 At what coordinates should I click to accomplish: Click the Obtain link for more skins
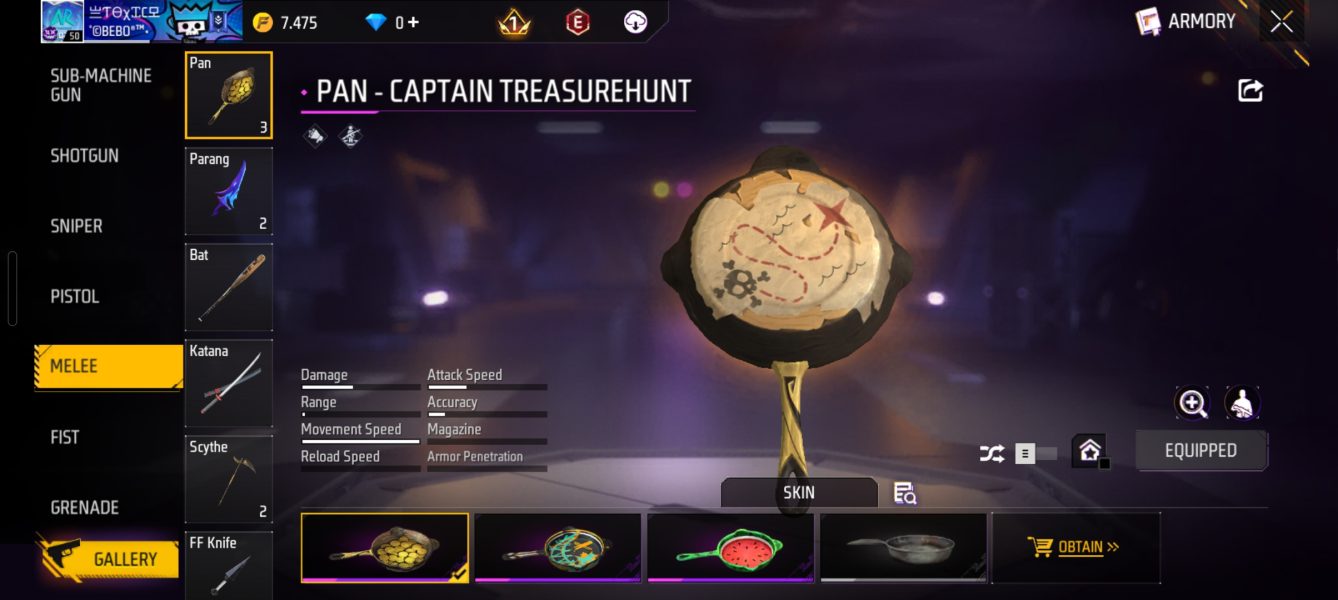pos(1074,547)
